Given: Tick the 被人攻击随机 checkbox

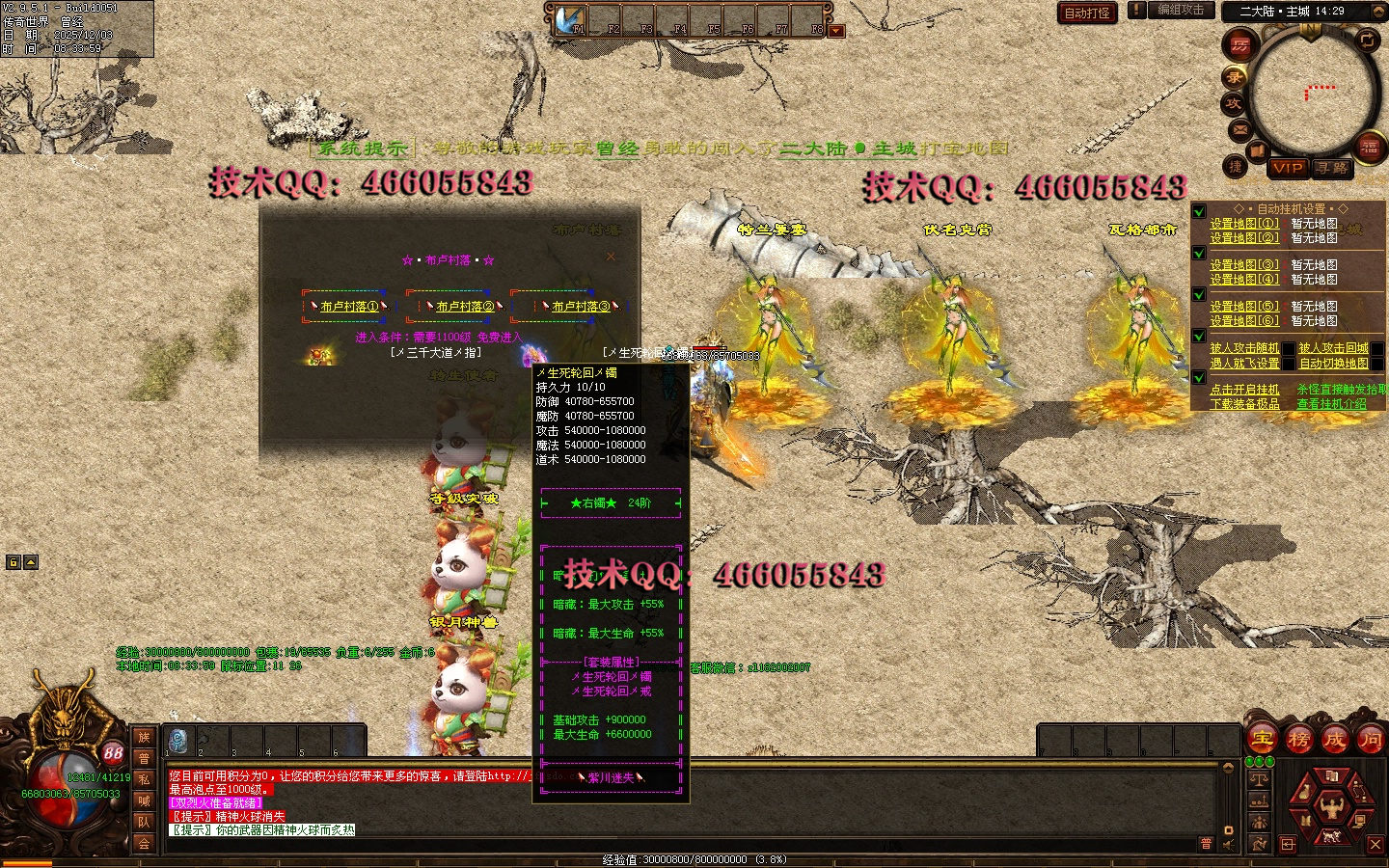Looking at the screenshot, I should tap(1289, 349).
